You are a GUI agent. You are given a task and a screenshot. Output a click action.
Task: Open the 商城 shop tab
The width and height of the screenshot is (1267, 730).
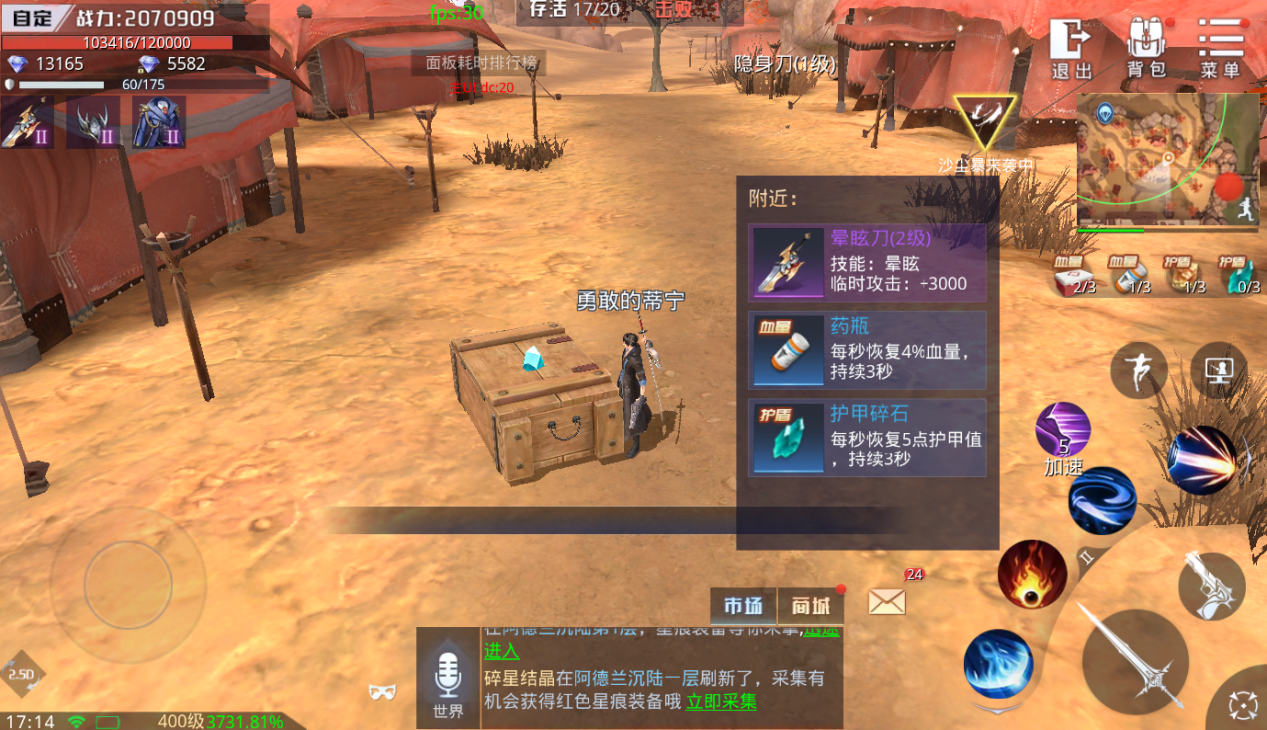coord(811,606)
